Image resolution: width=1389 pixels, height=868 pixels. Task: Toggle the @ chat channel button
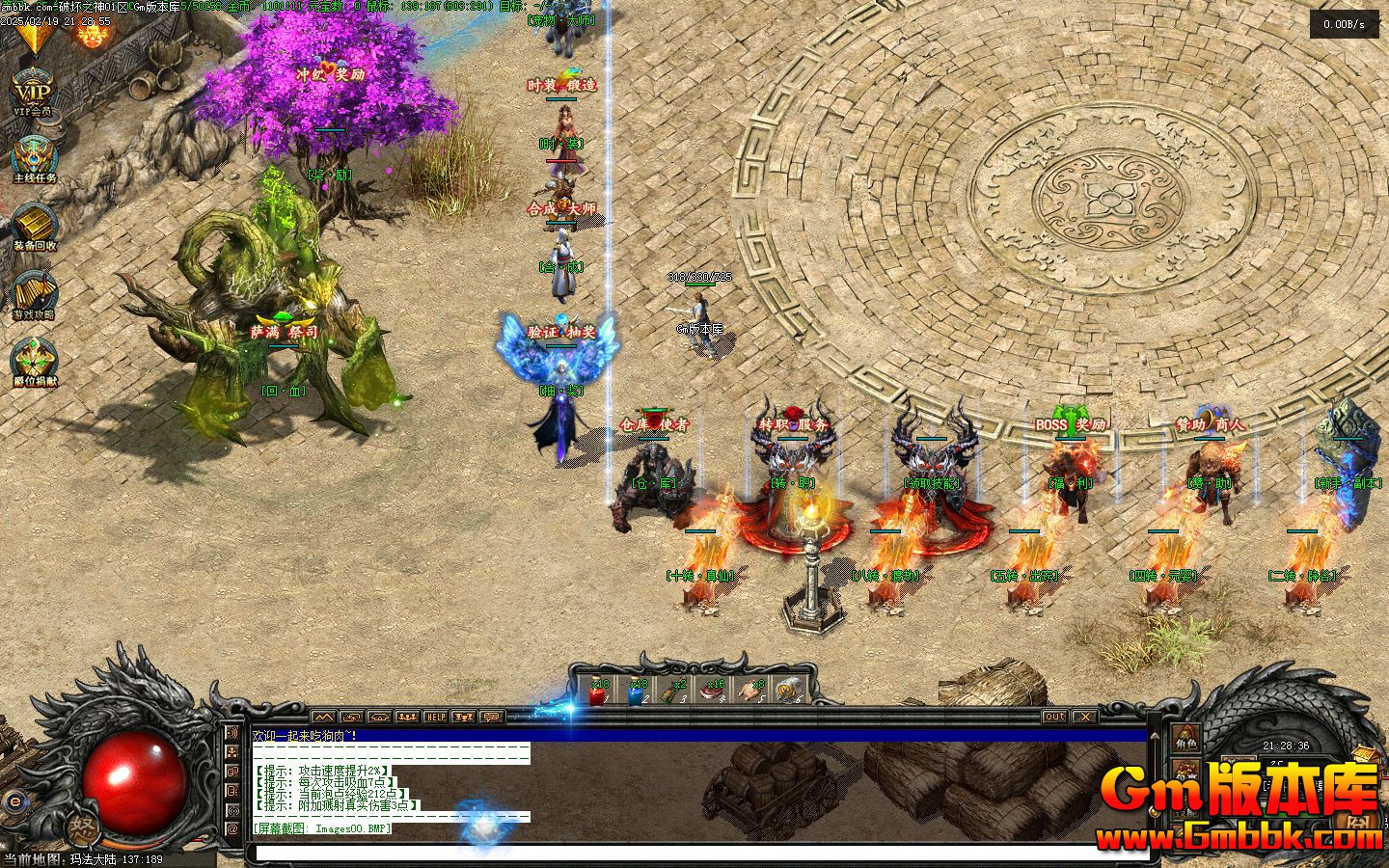tap(232, 828)
